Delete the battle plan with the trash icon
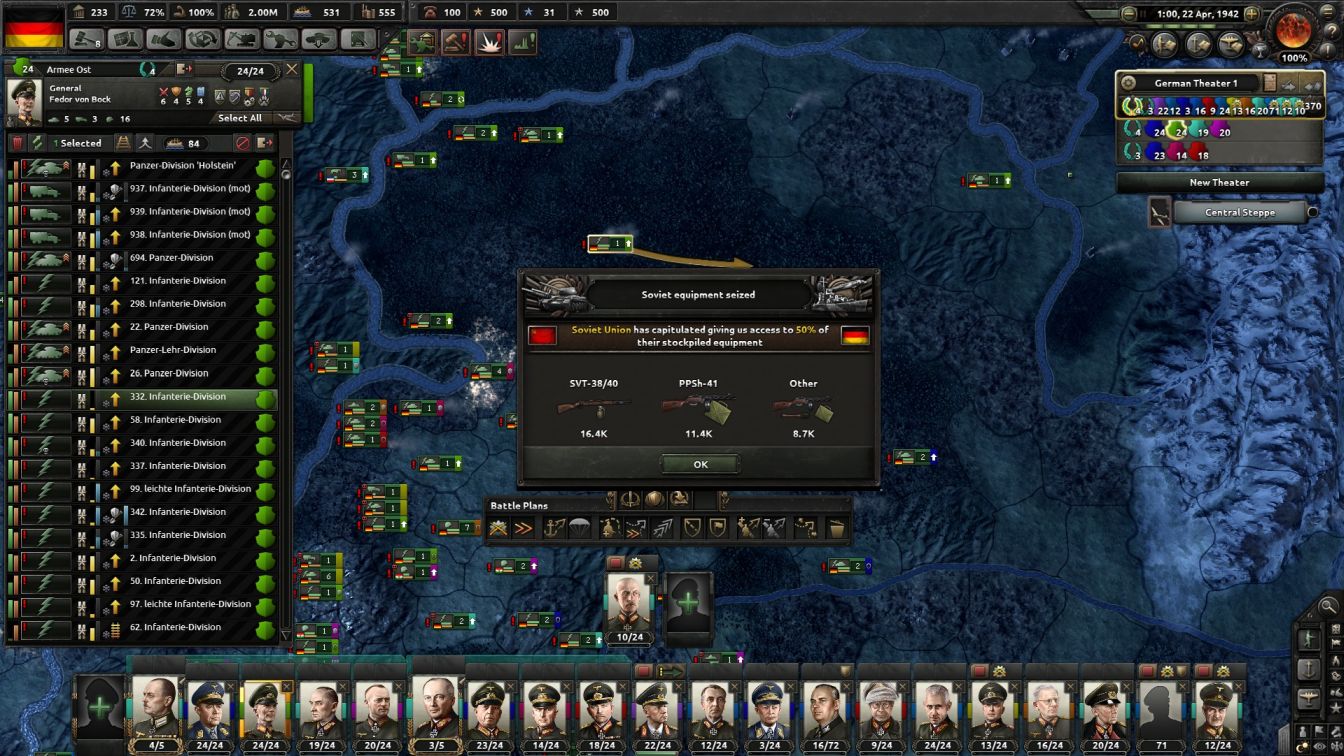The height and width of the screenshot is (756, 1344). pos(837,525)
